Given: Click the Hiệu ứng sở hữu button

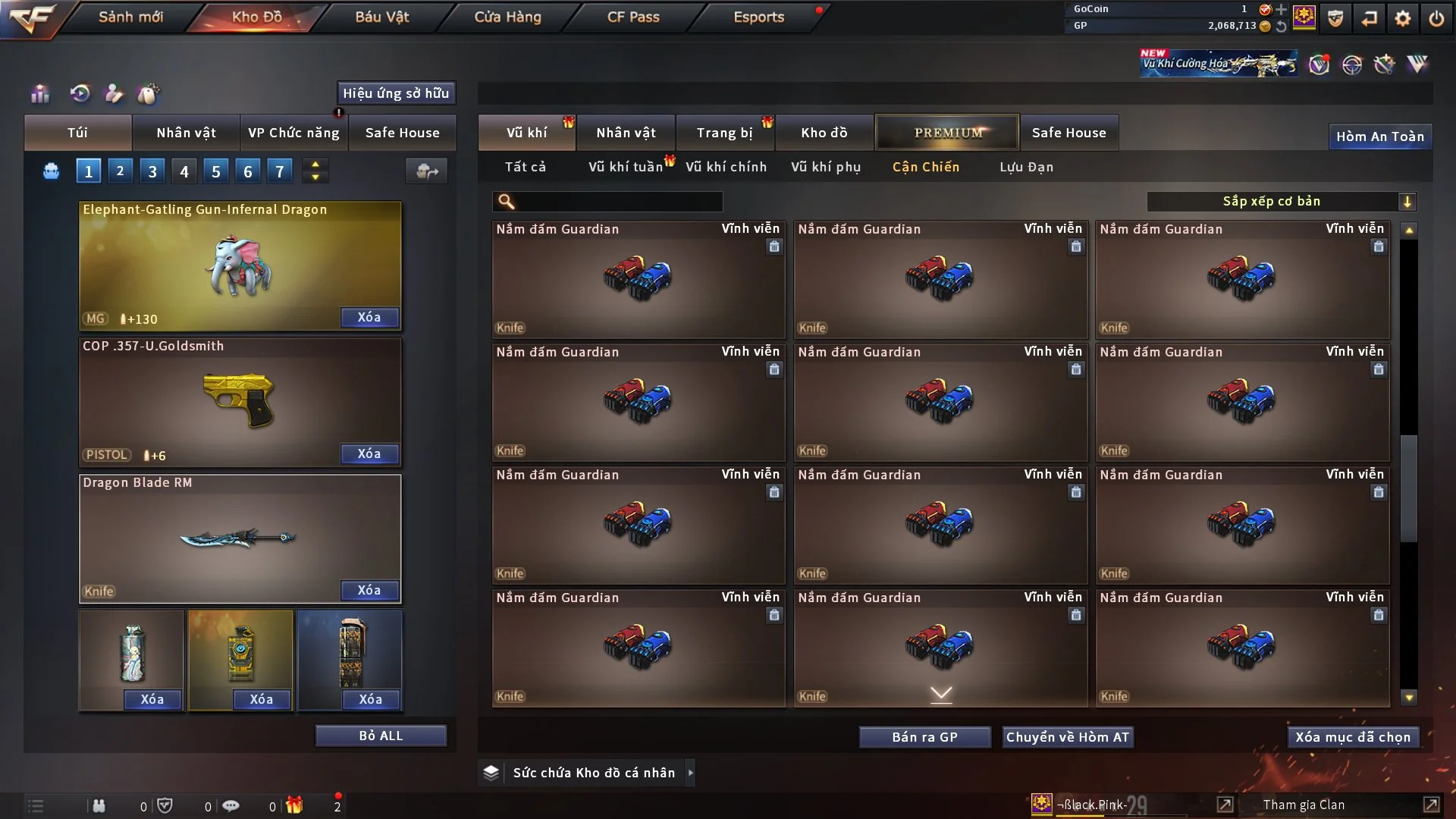Looking at the screenshot, I should pyautogui.click(x=396, y=93).
